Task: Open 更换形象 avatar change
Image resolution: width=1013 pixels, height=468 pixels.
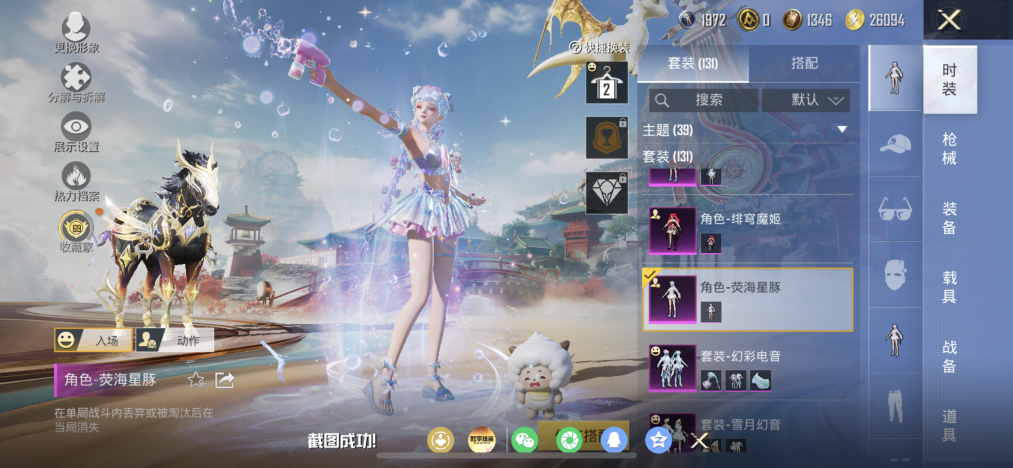Action: 76,32
